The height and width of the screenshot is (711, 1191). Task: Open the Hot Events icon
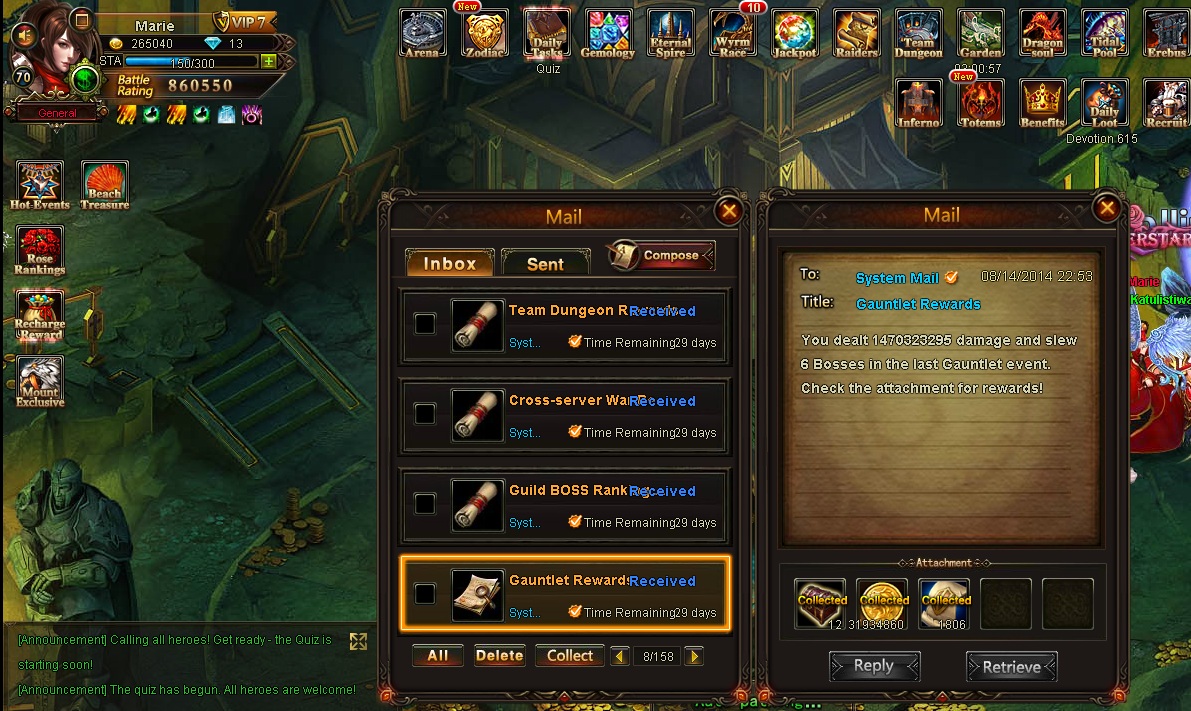[x=40, y=185]
